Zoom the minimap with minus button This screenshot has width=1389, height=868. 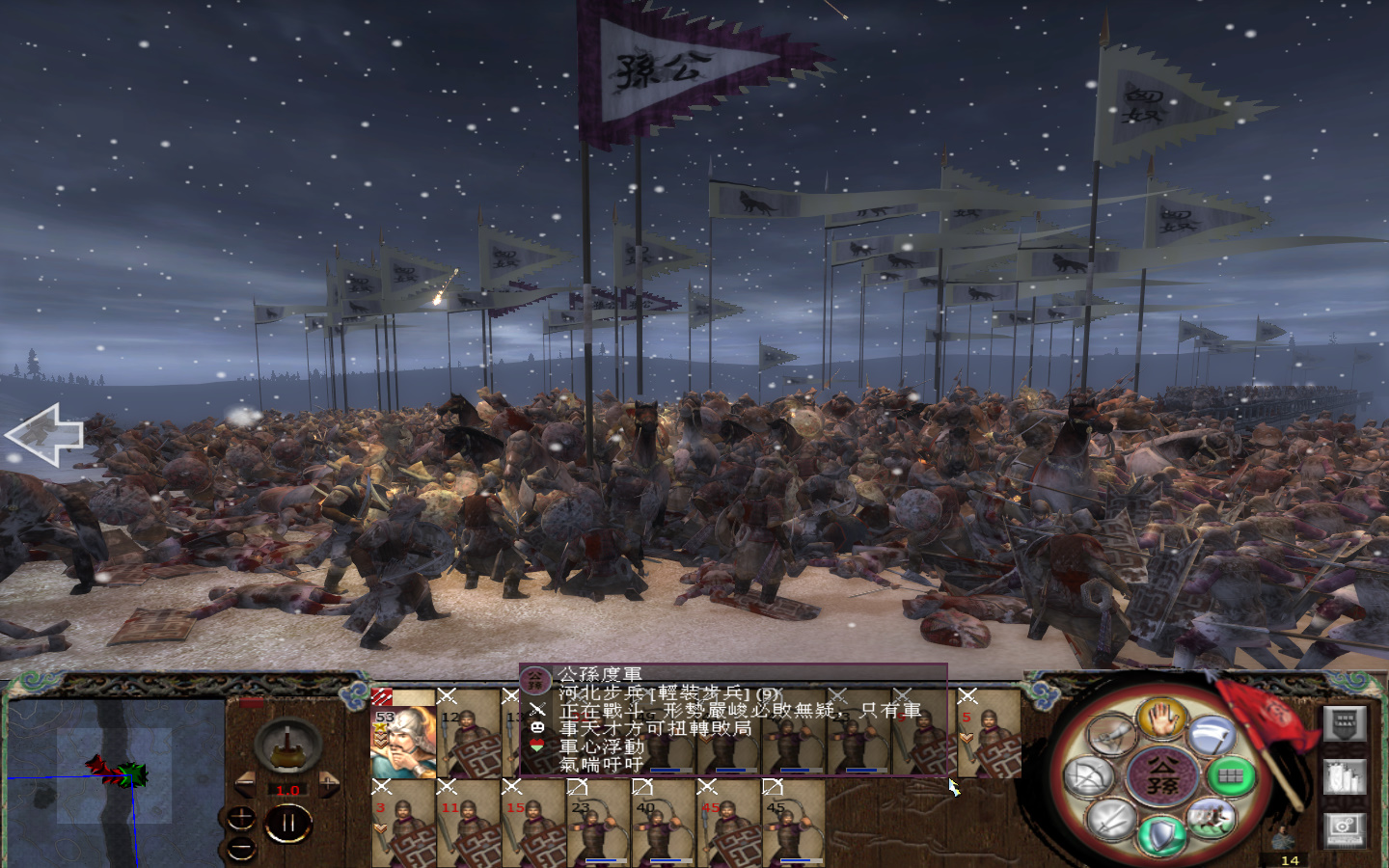click(241, 848)
